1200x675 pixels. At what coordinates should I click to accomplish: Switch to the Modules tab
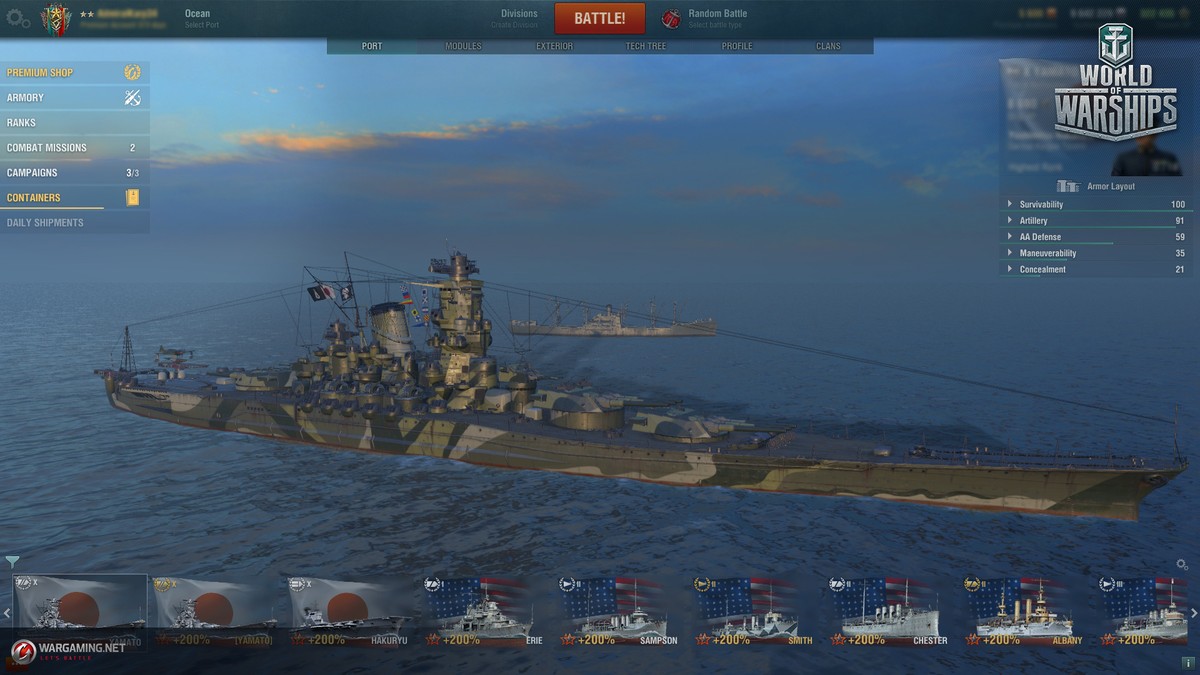pyautogui.click(x=463, y=46)
